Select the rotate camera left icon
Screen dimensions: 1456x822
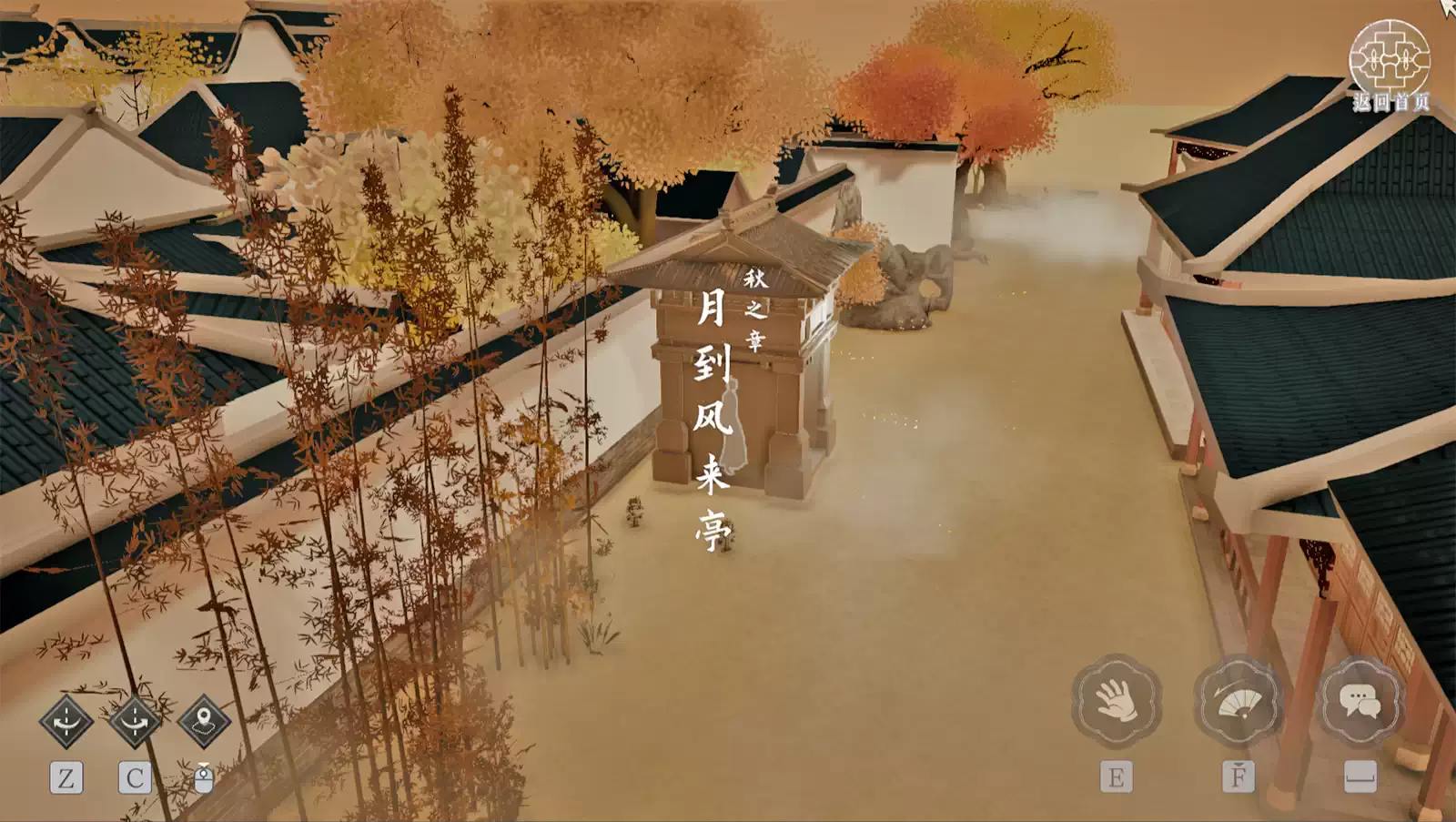pos(66,720)
